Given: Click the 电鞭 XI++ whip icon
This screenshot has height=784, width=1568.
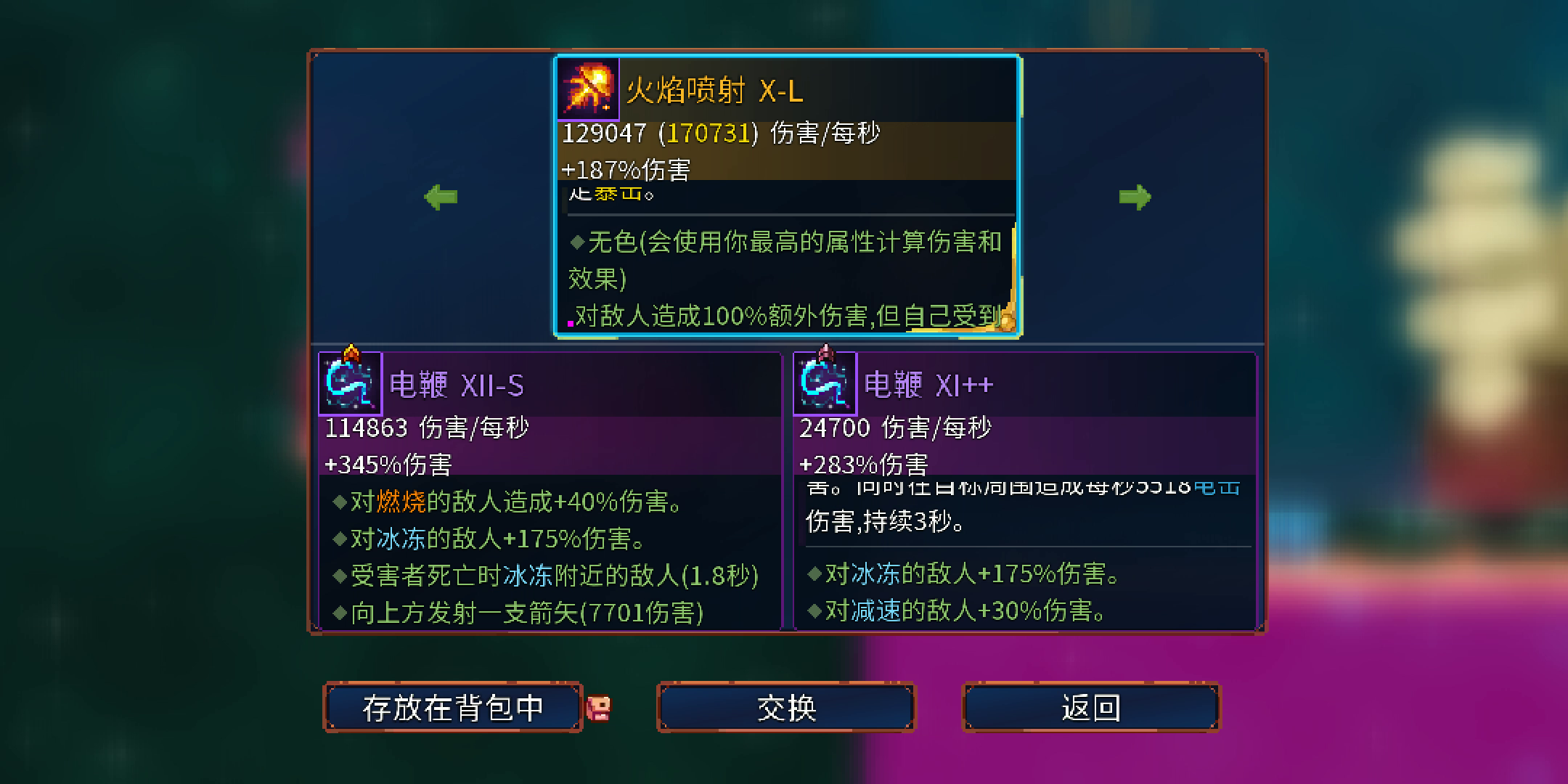Looking at the screenshot, I should click(x=828, y=383).
